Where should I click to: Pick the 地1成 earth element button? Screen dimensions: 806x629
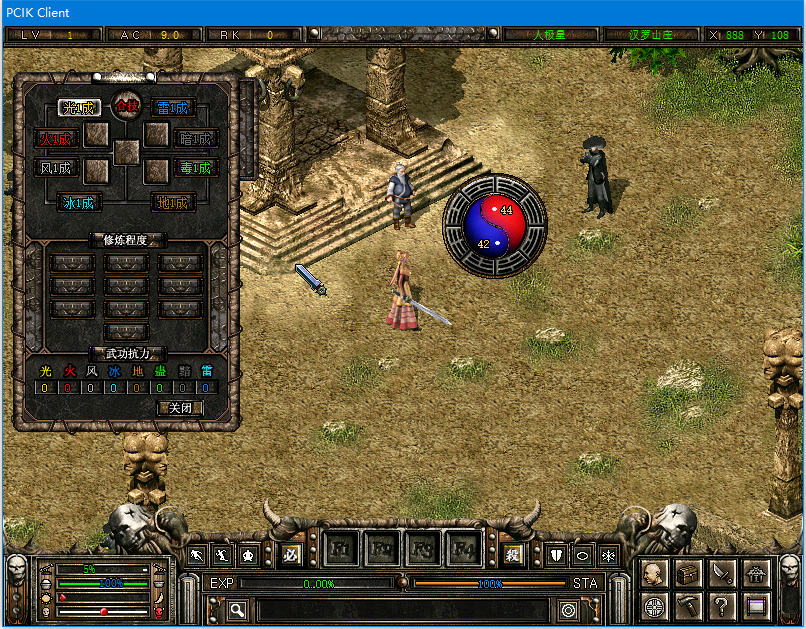click(173, 202)
